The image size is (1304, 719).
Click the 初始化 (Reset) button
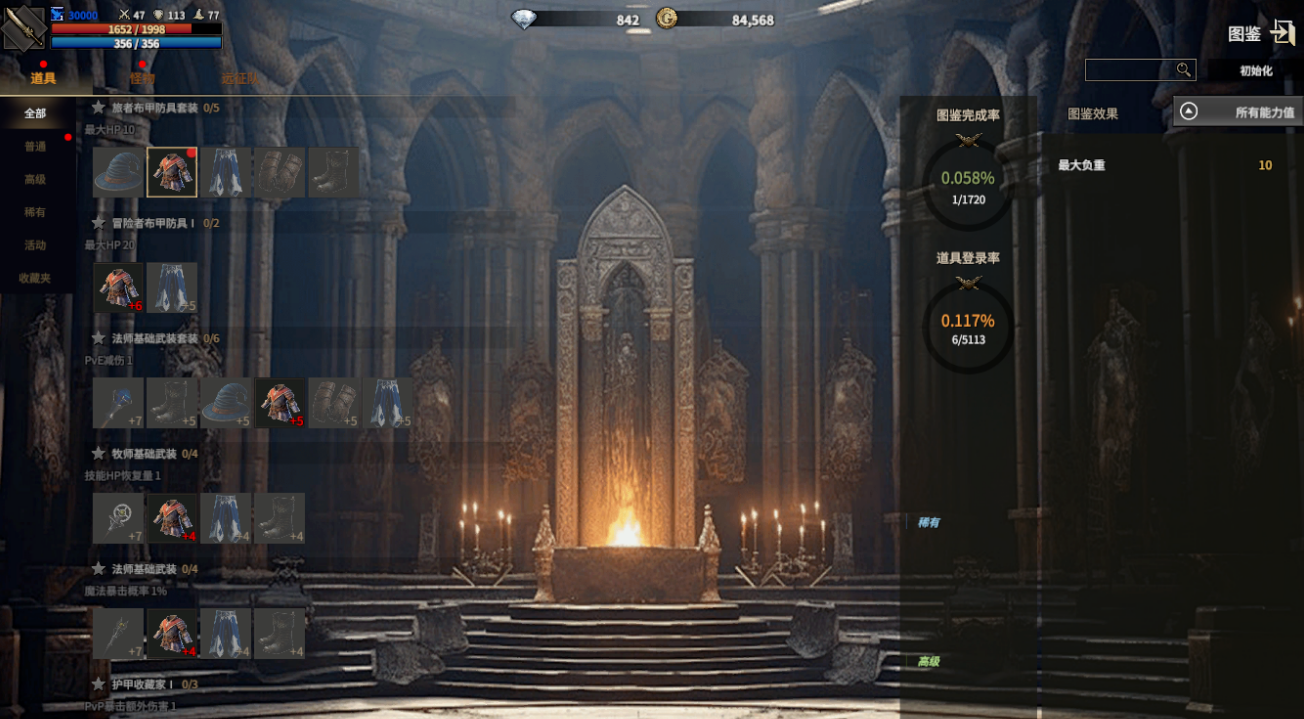[x=1255, y=71]
